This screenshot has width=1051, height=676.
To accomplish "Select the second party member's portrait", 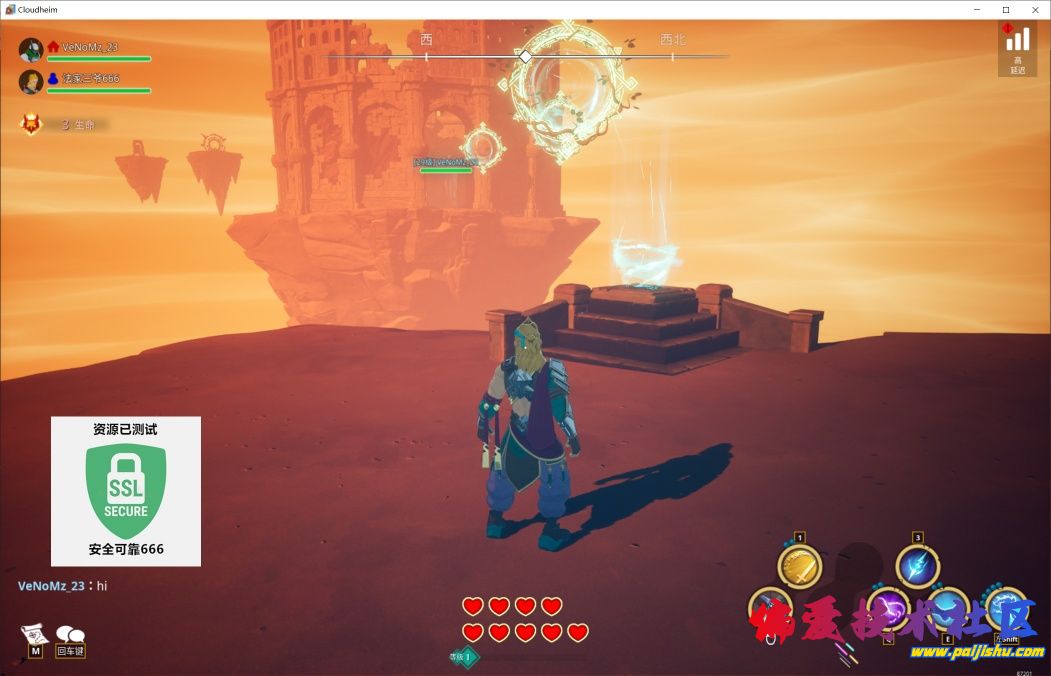I will coord(31,82).
